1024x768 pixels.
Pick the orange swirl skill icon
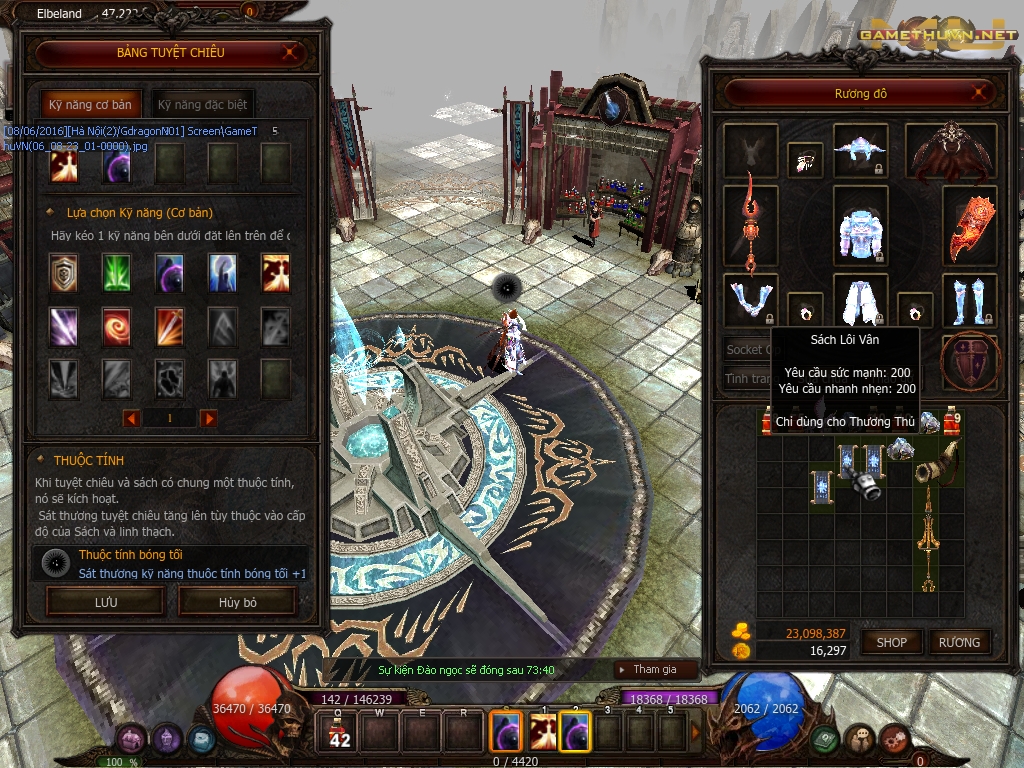point(117,326)
